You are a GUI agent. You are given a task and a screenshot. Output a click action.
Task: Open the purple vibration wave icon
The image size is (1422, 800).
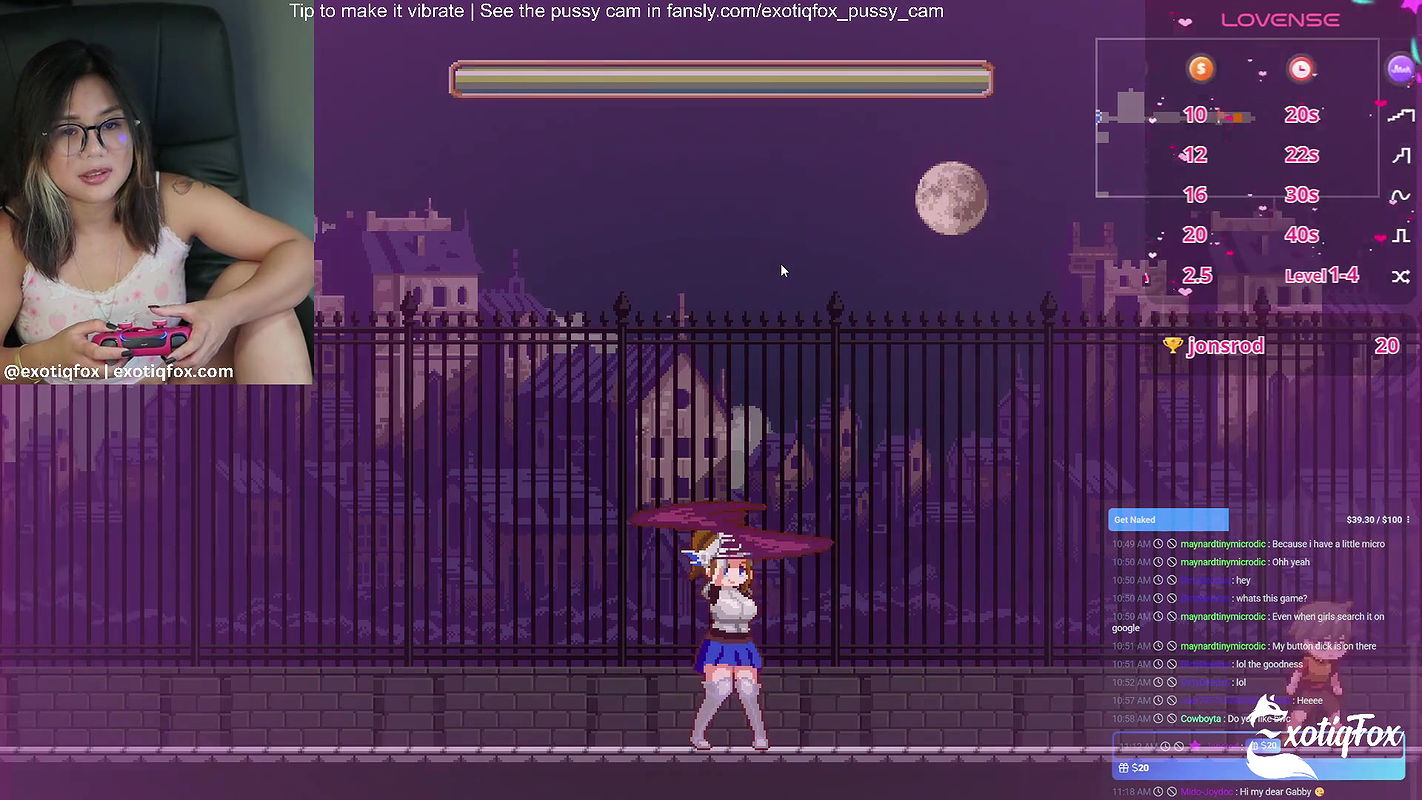tap(1402, 69)
